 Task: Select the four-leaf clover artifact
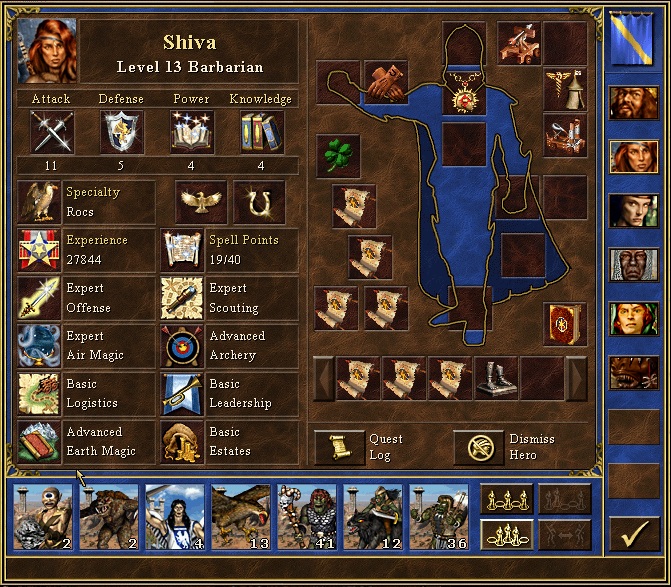[x=338, y=156]
